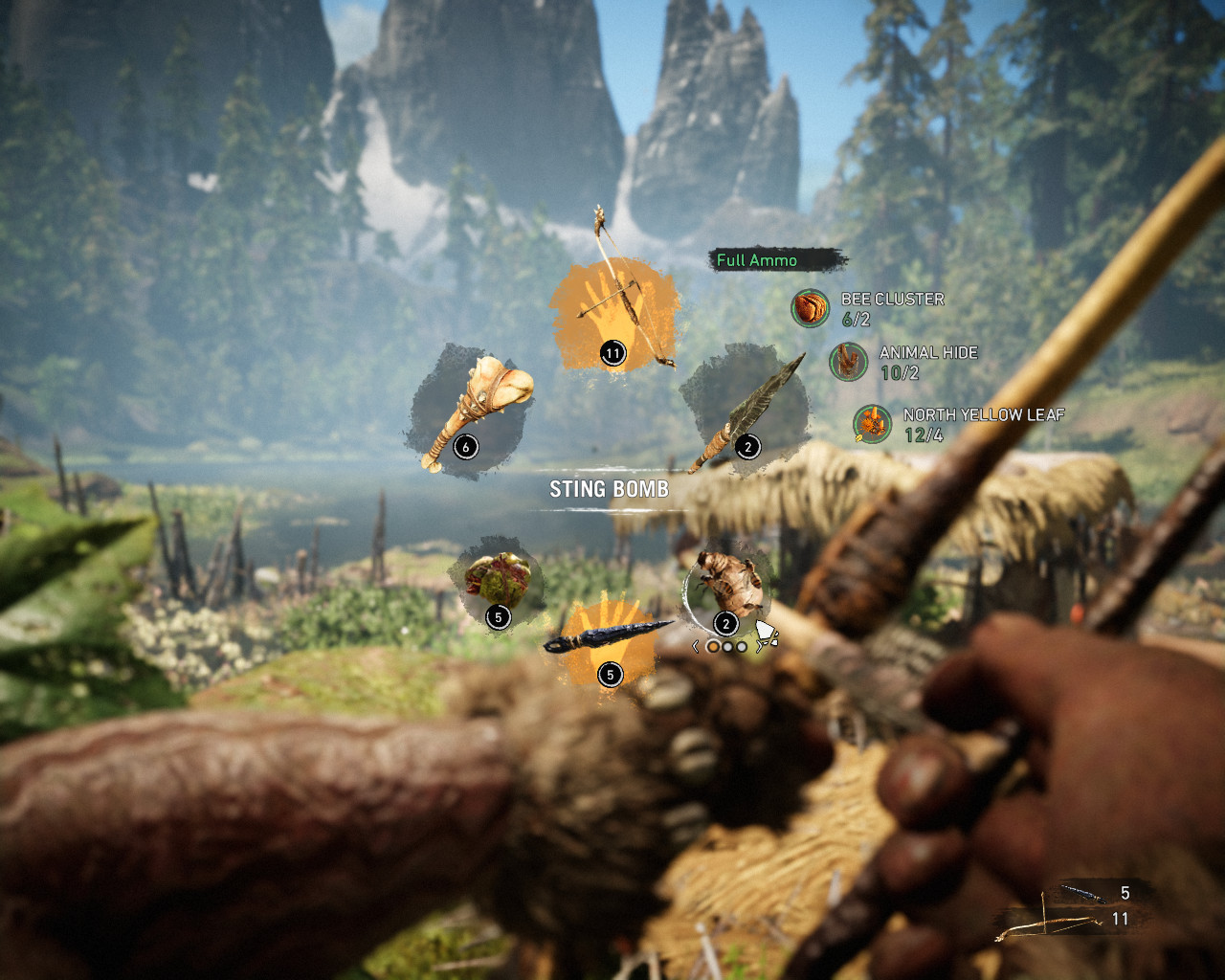Image resolution: width=1225 pixels, height=980 pixels.
Task: Select the first orange page dot
Action: coord(713,645)
